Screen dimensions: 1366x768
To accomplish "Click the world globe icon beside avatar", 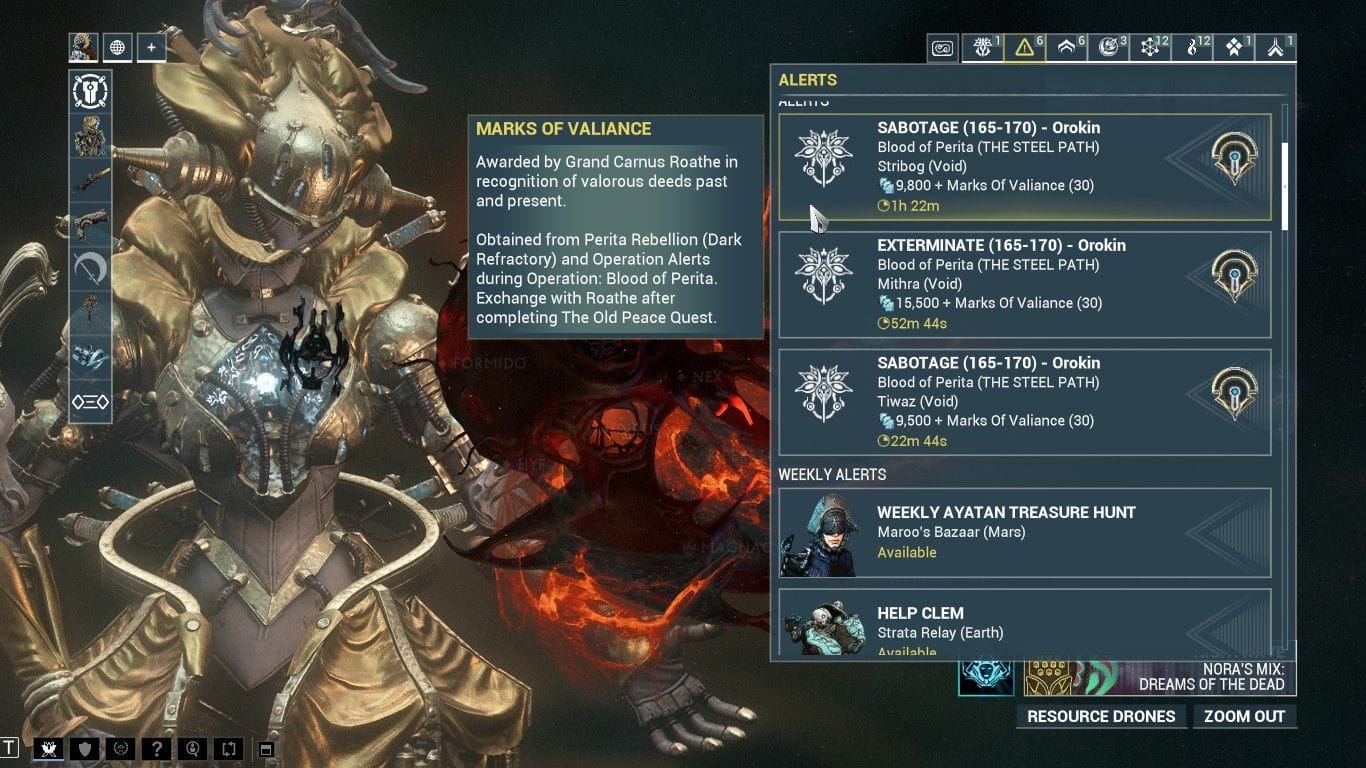I will (118, 46).
